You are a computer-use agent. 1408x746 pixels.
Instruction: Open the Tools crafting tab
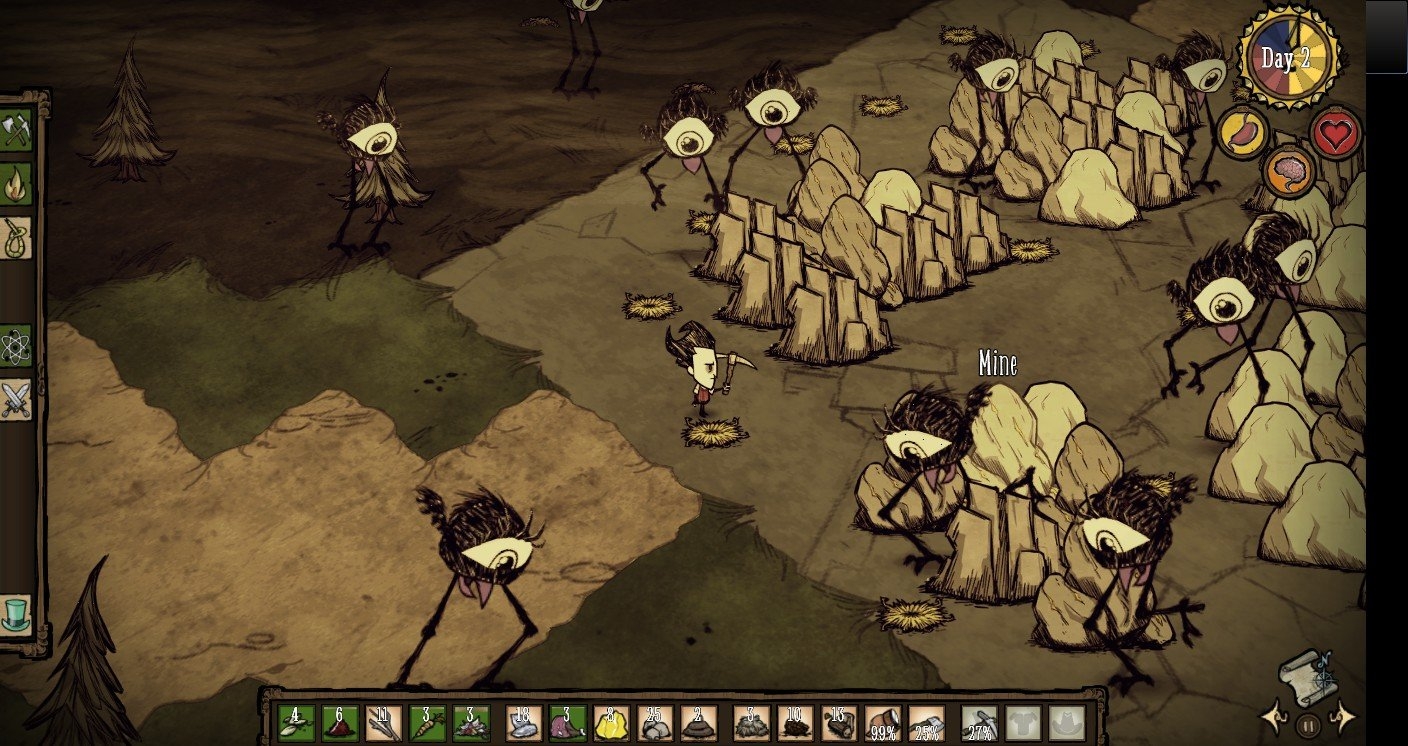tap(16, 130)
